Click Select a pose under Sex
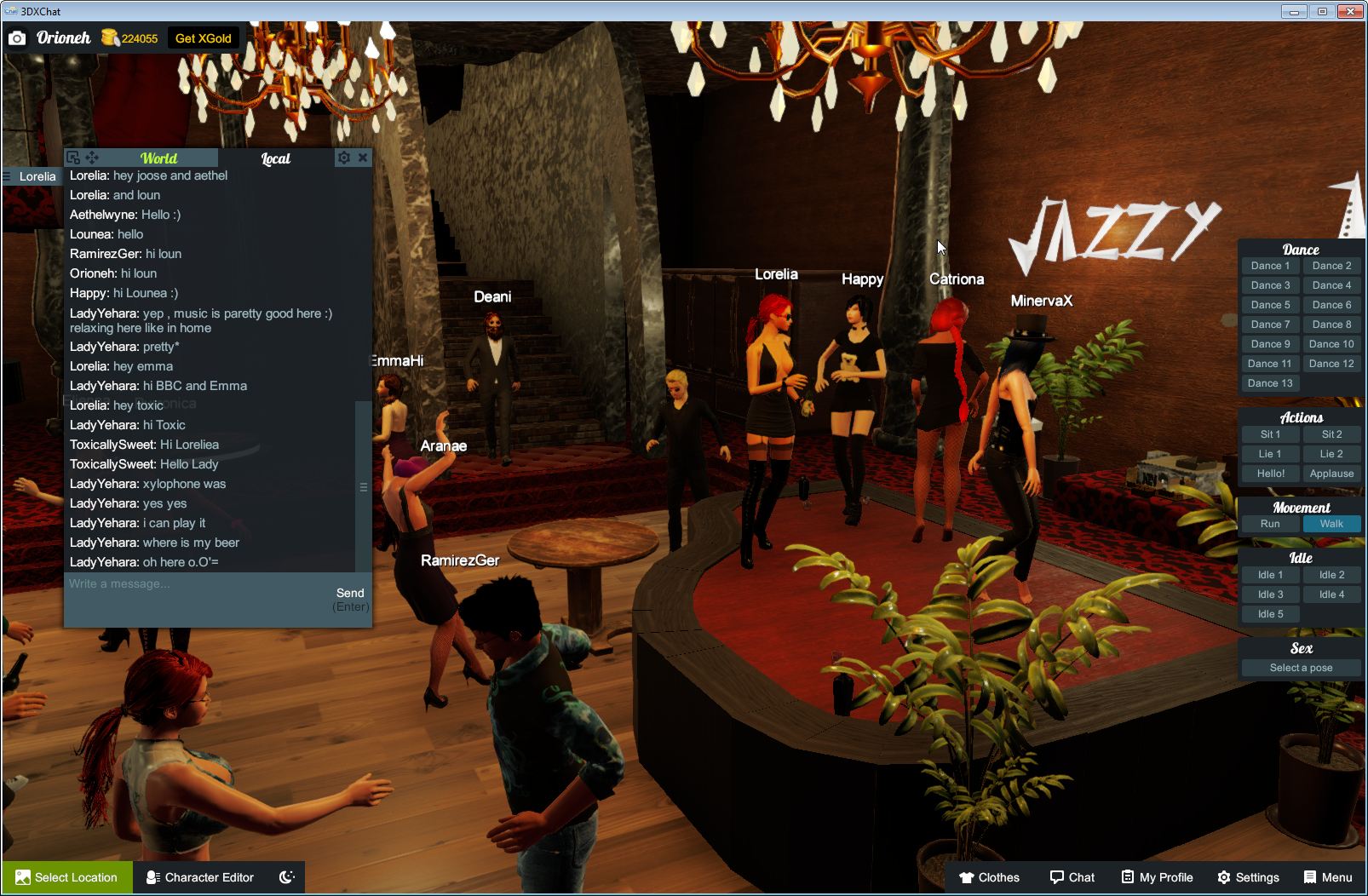This screenshot has height=896, width=1368. tap(1301, 668)
